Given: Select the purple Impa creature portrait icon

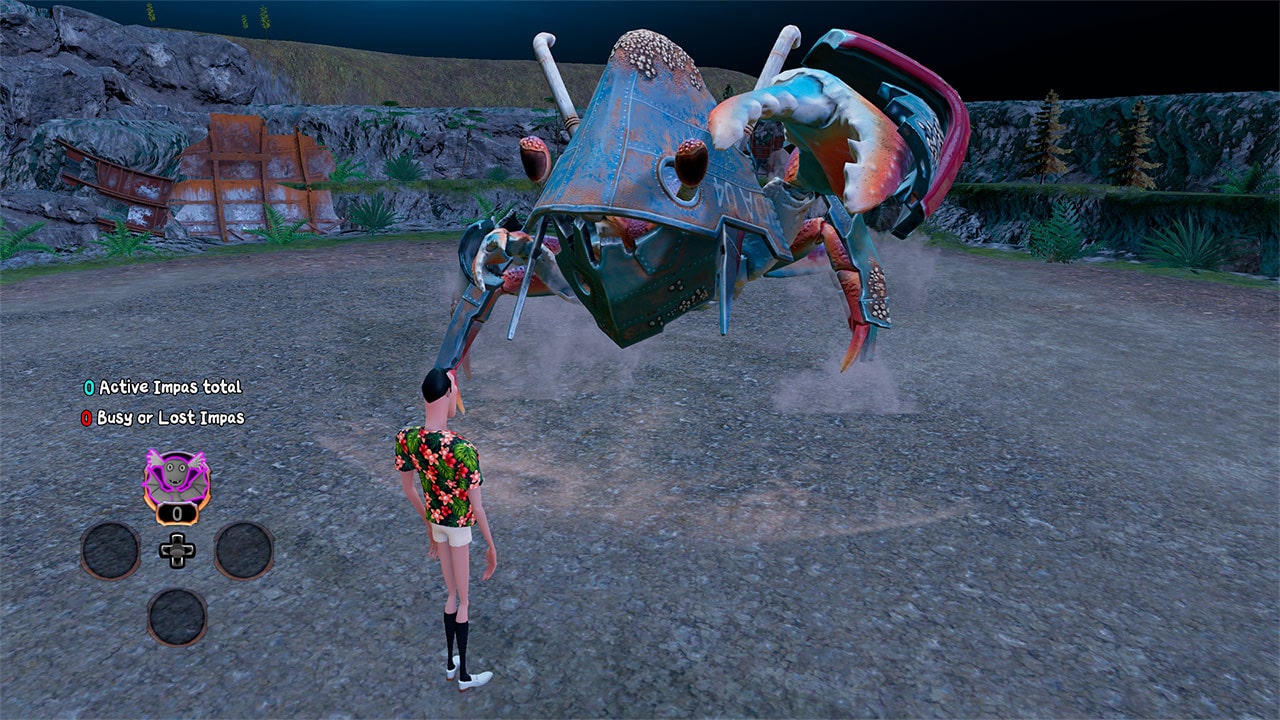Looking at the screenshot, I should click(x=176, y=477).
